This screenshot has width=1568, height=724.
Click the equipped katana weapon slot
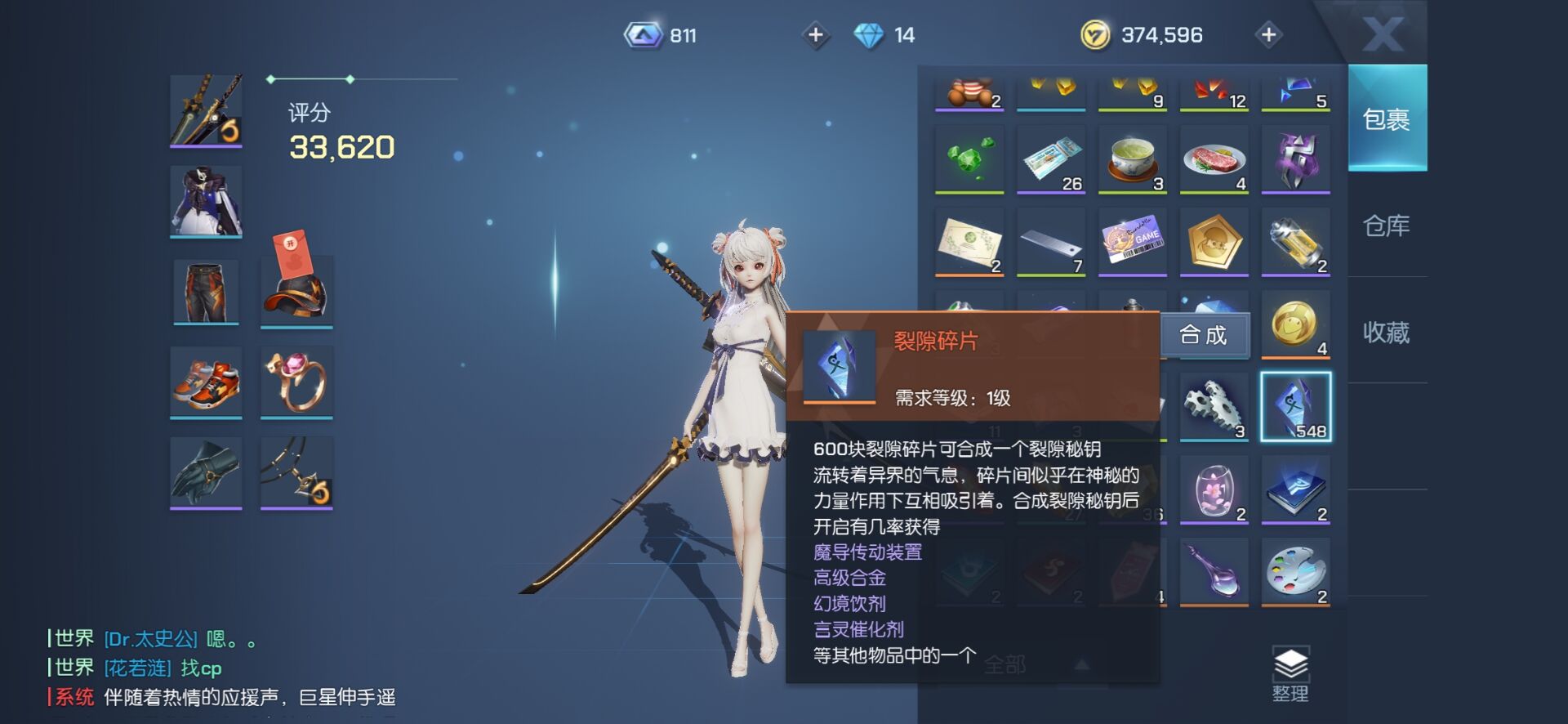pos(206,110)
